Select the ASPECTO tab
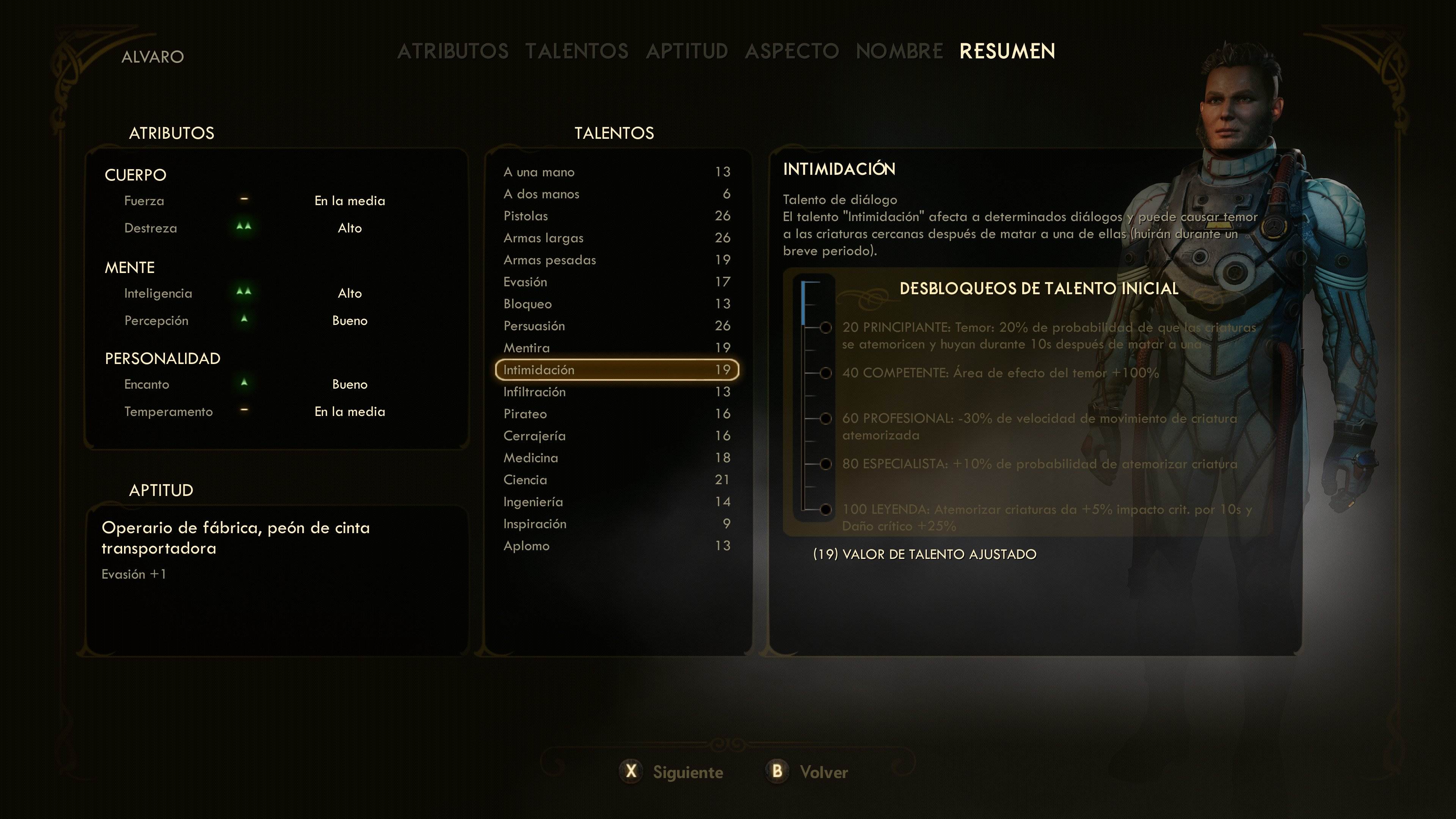The image size is (1456, 819). click(x=792, y=52)
